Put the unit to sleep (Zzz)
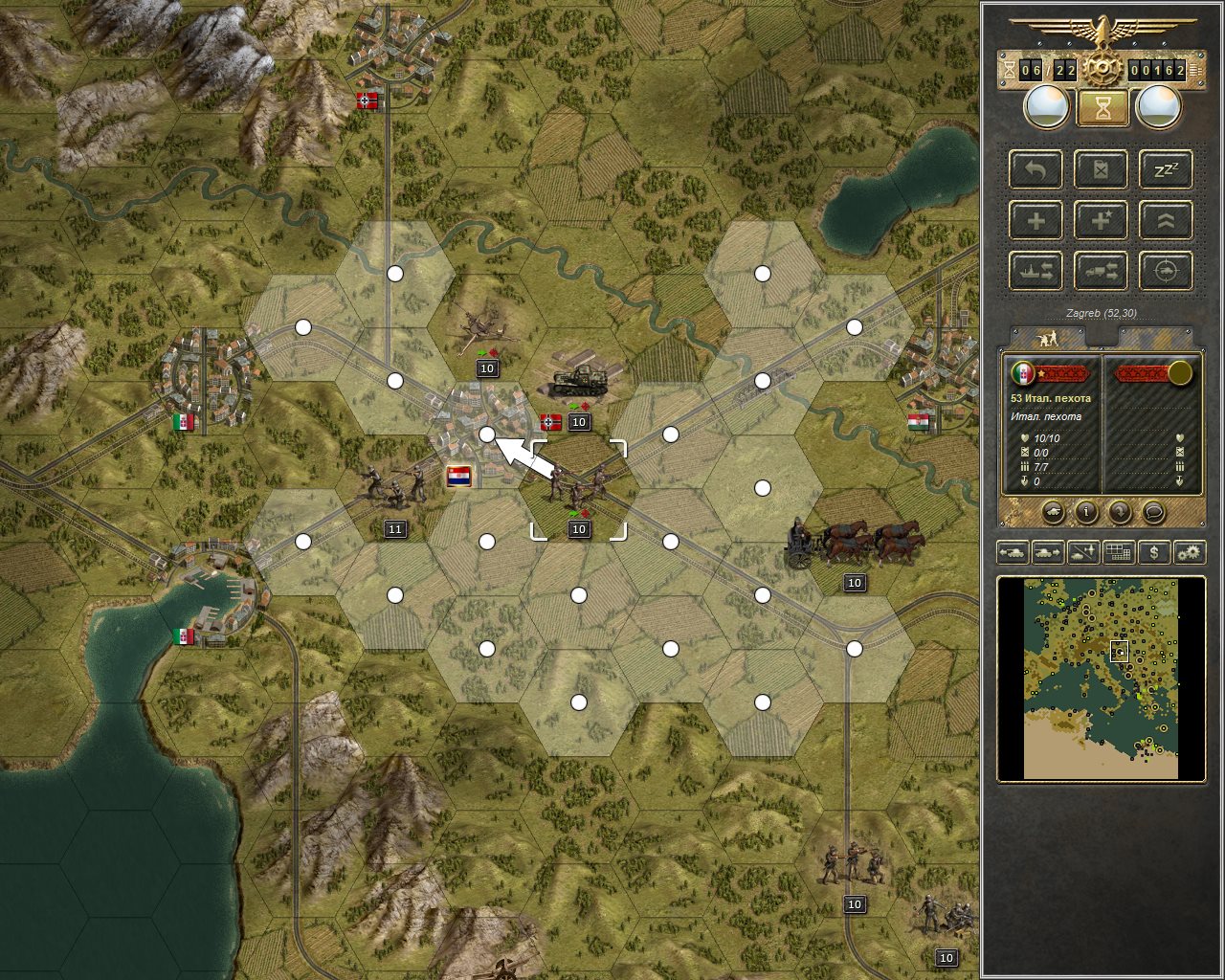 1167,171
